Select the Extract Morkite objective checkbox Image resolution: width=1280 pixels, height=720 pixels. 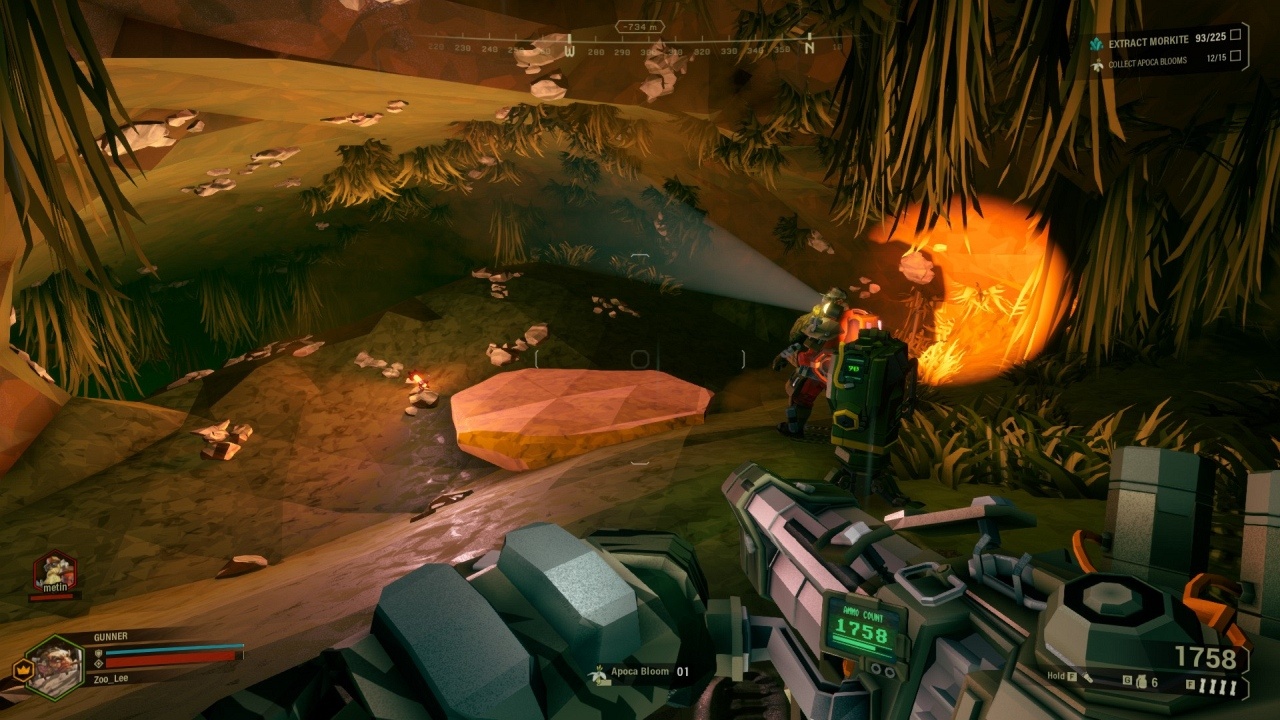1236,35
